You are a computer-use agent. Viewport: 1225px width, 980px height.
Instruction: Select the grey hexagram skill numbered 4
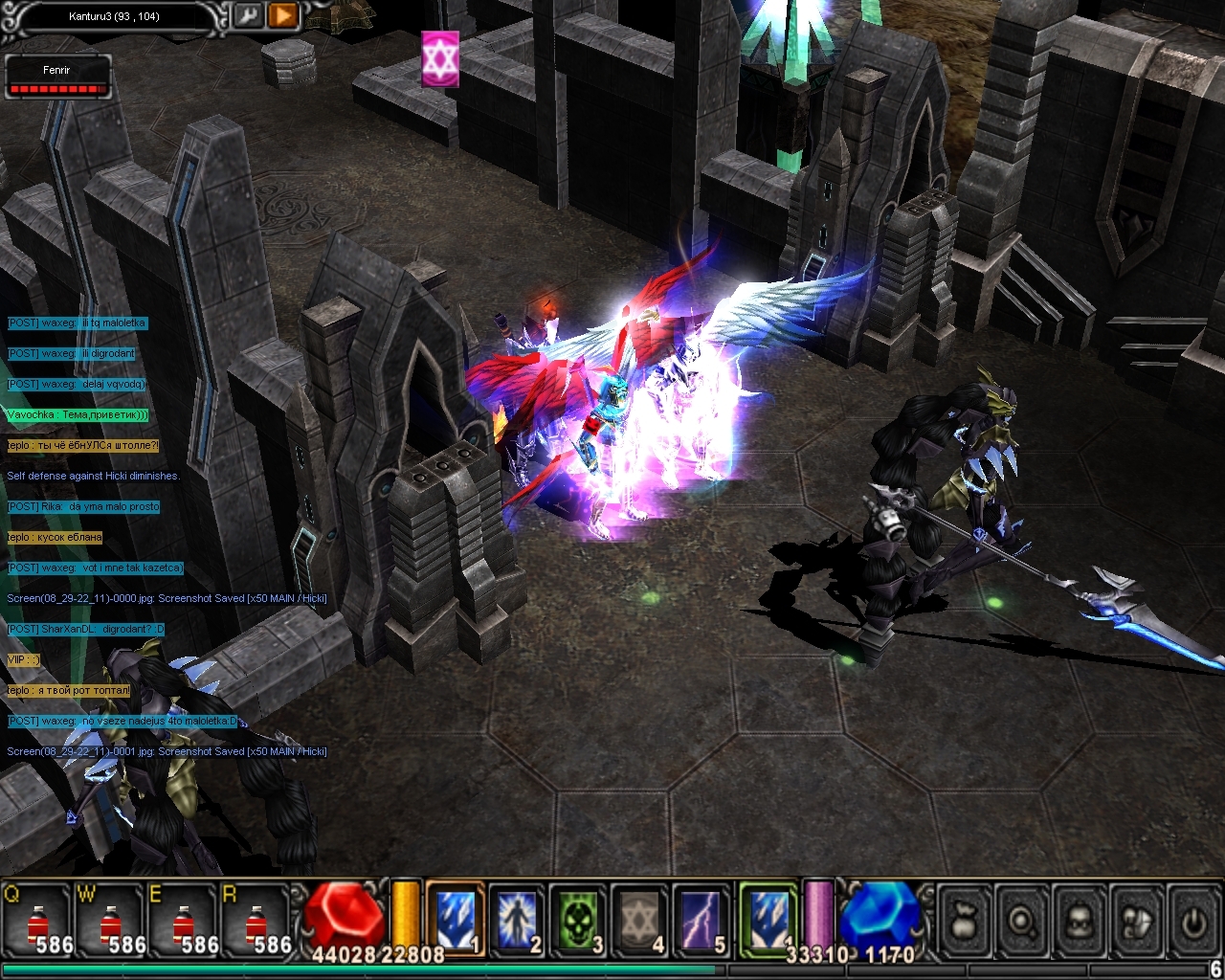(x=639, y=919)
